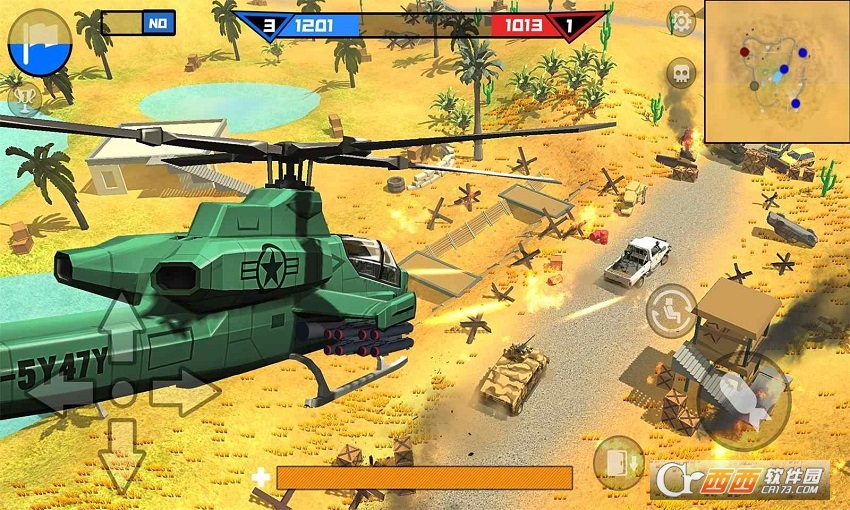Open settings with the gear icon
This screenshot has height=510, width=850.
(681, 20)
